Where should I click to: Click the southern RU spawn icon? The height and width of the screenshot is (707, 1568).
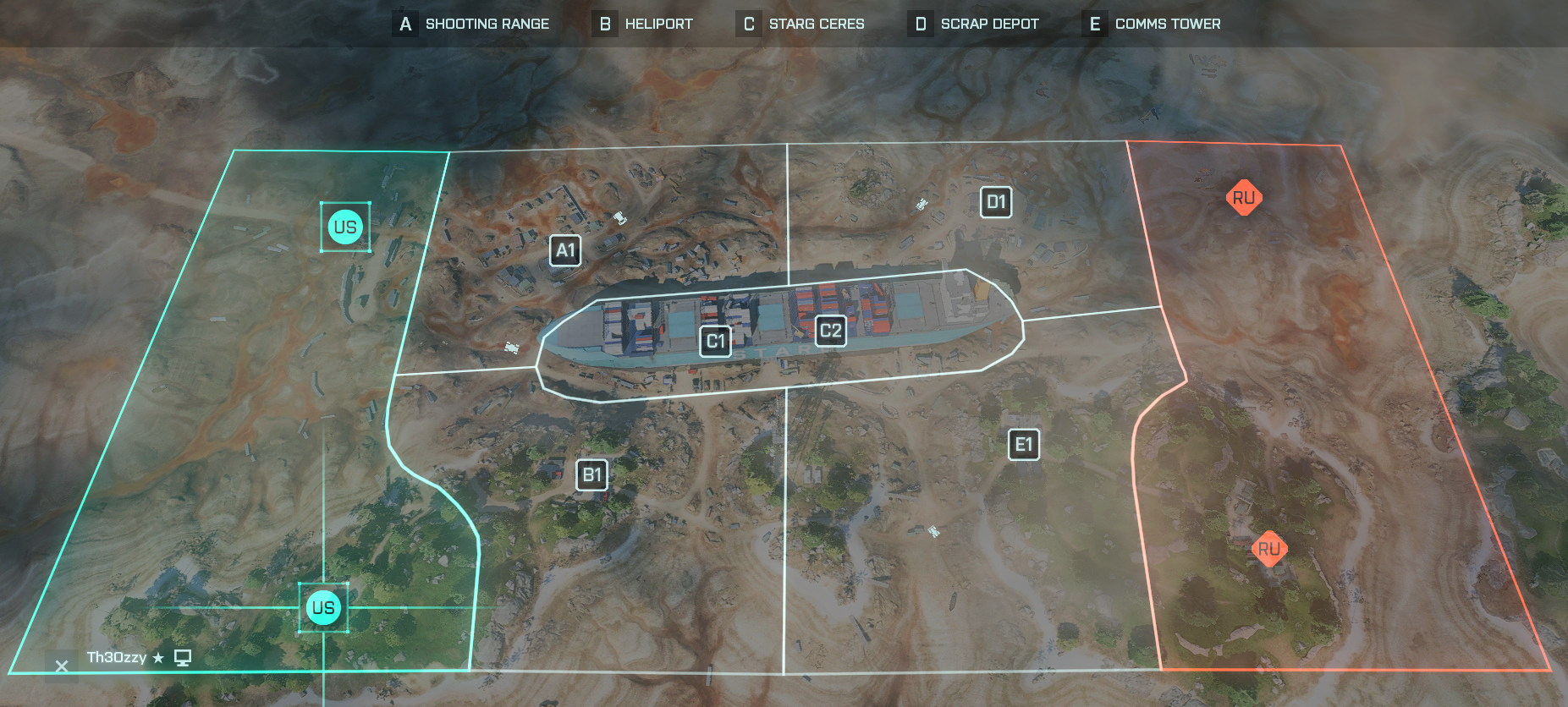[x=1268, y=549]
